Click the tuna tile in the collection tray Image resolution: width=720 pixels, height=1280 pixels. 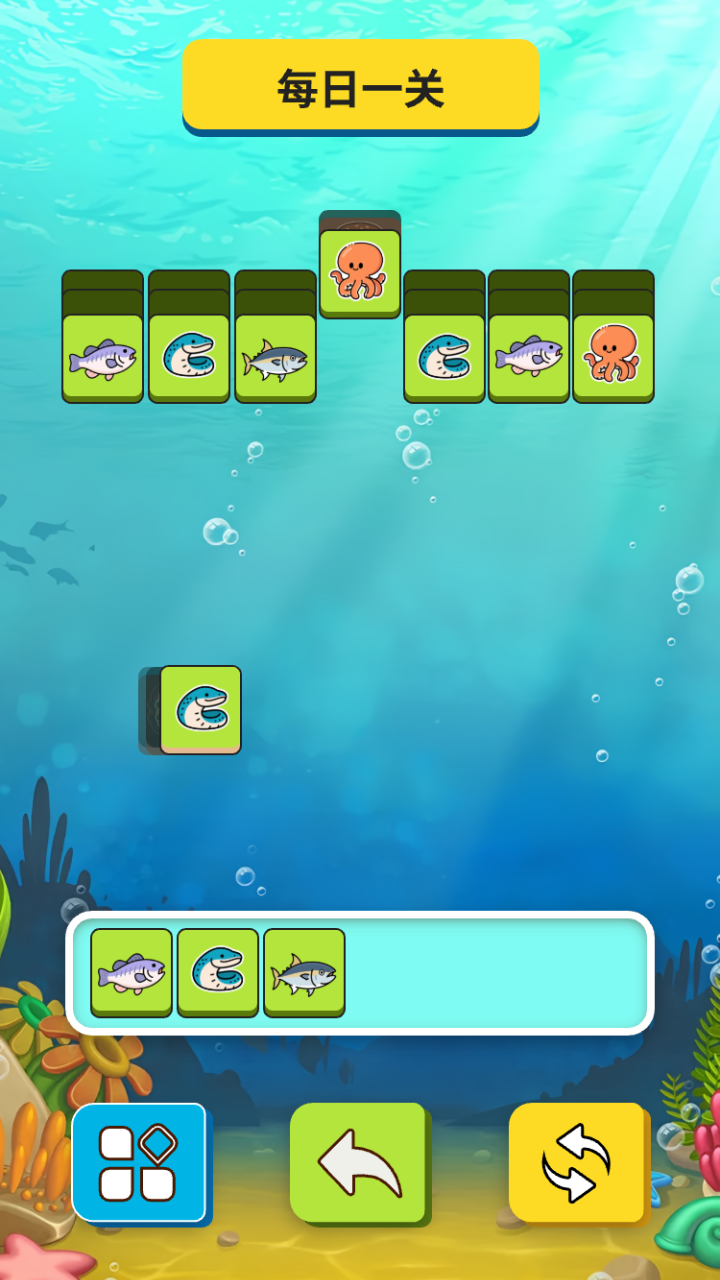coord(304,972)
